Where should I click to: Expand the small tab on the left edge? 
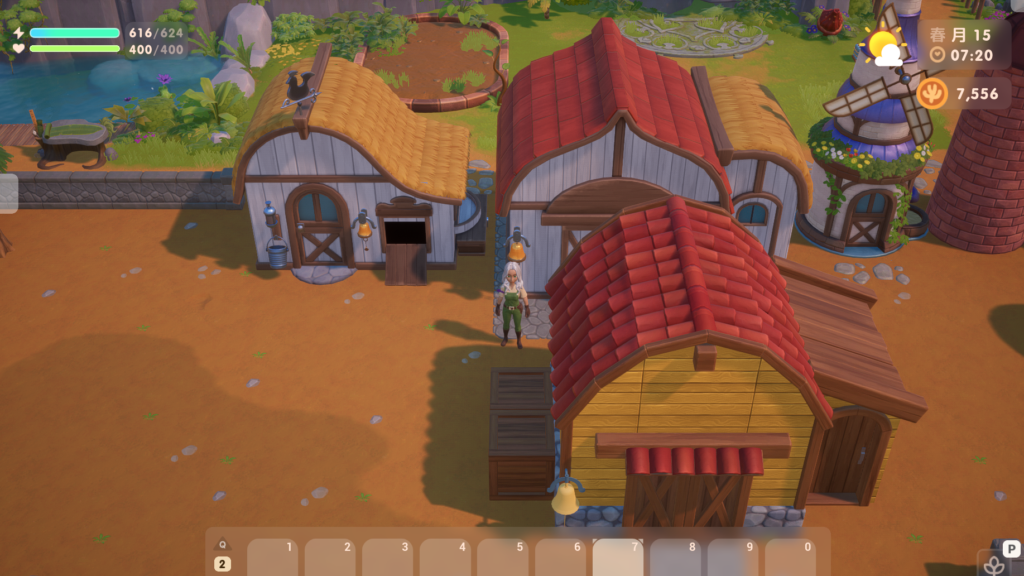pos(8,193)
